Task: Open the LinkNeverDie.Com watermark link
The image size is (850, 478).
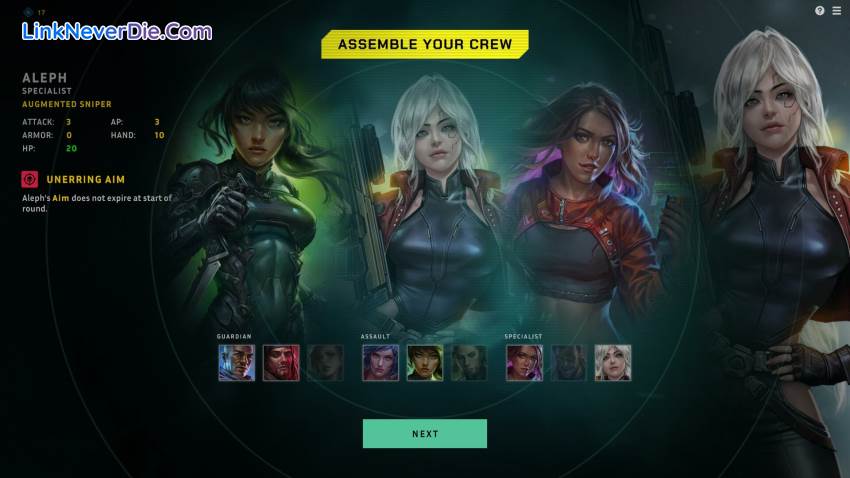Action: [x=116, y=31]
